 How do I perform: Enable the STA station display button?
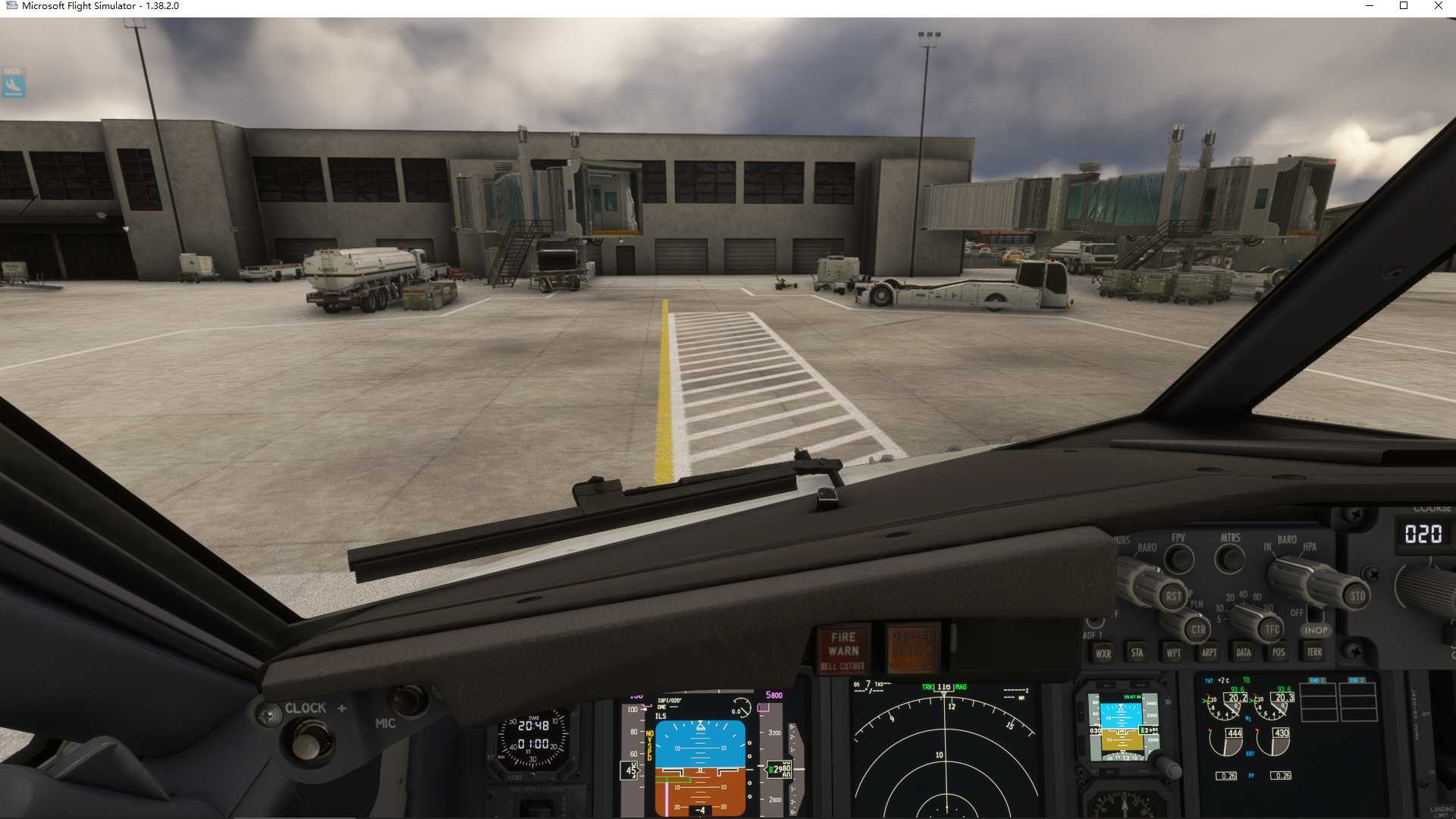[x=1137, y=652]
